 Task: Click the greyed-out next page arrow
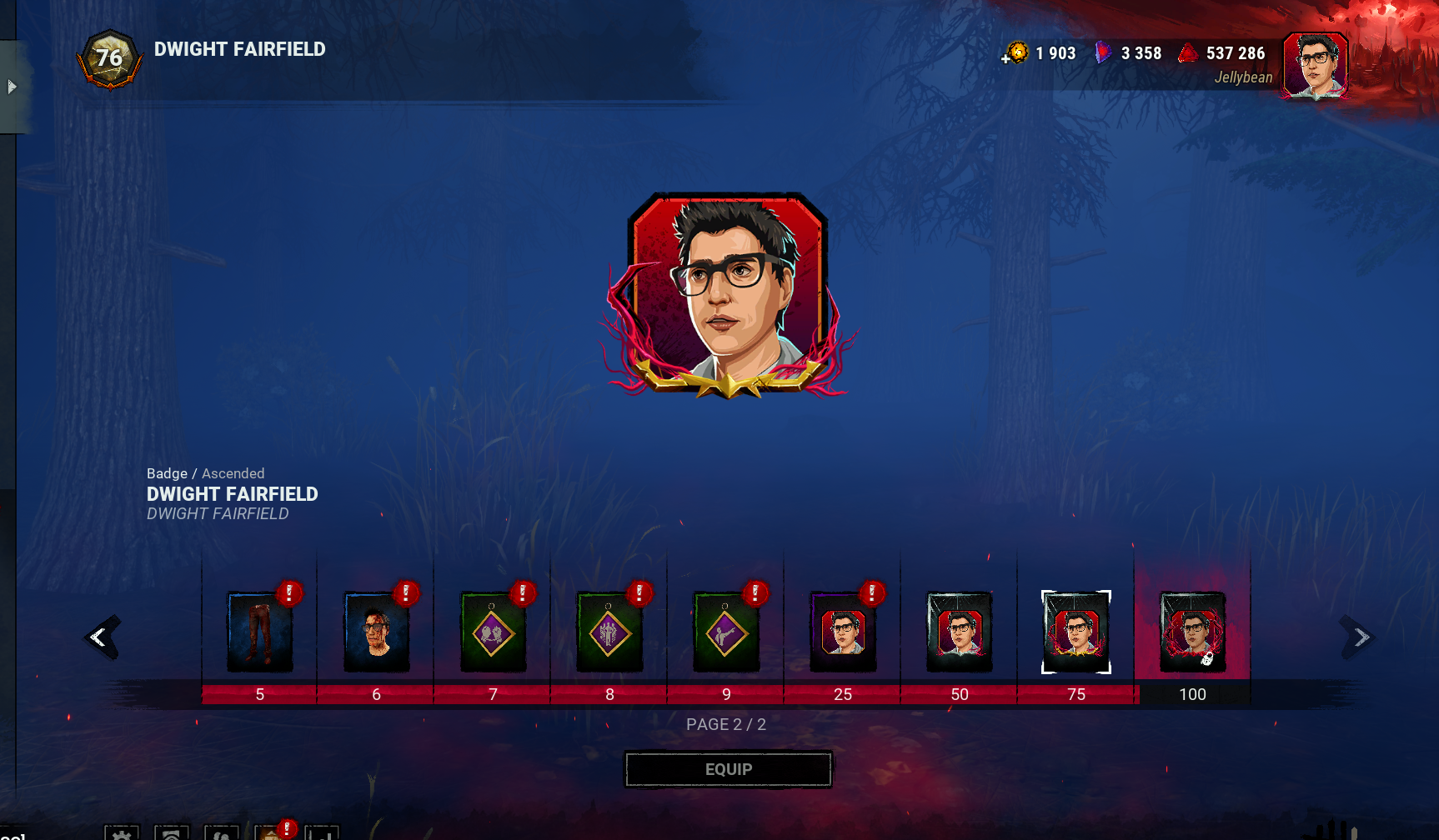pos(1361,637)
